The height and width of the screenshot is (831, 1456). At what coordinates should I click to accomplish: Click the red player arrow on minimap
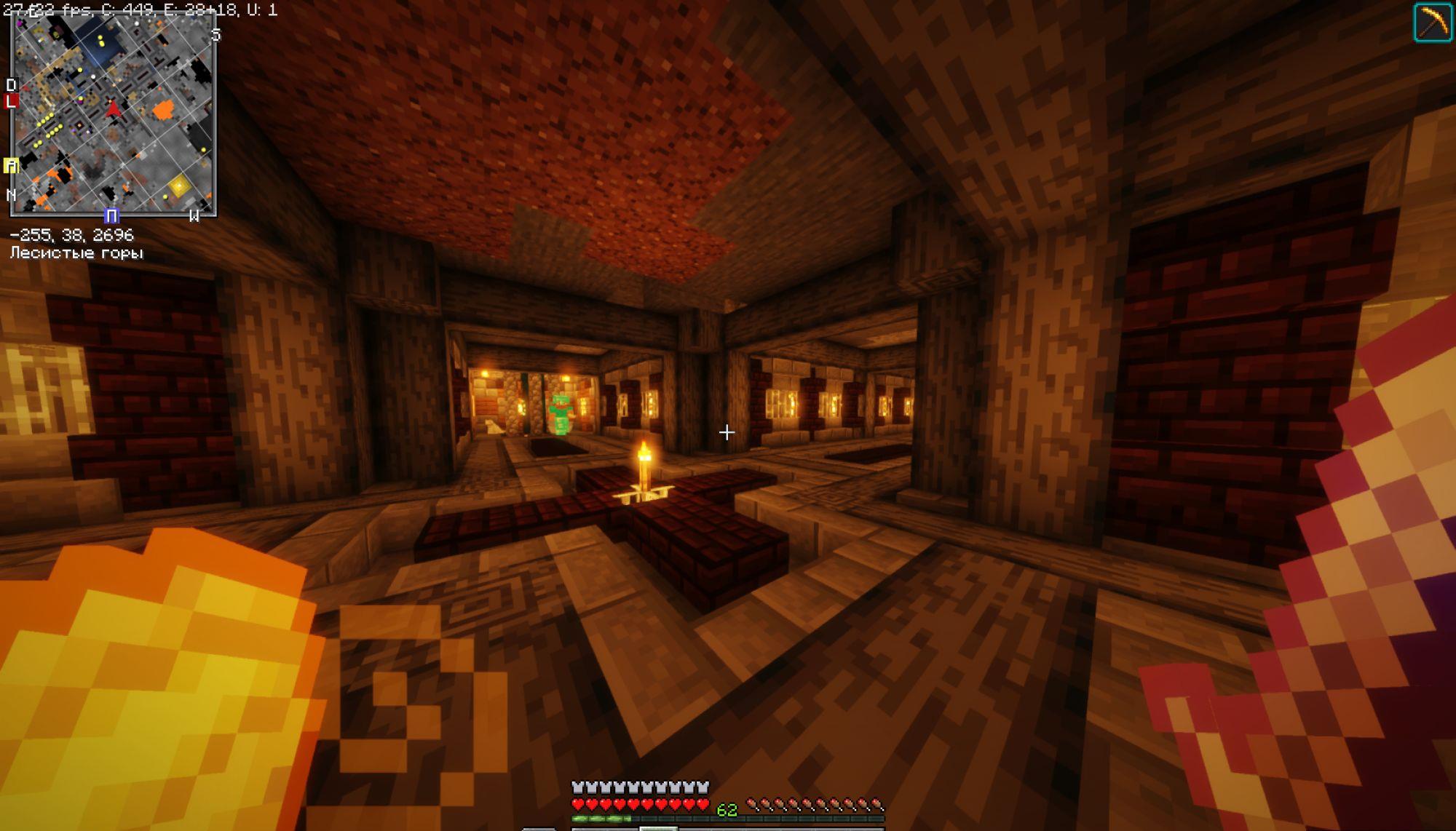click(114, 109)
